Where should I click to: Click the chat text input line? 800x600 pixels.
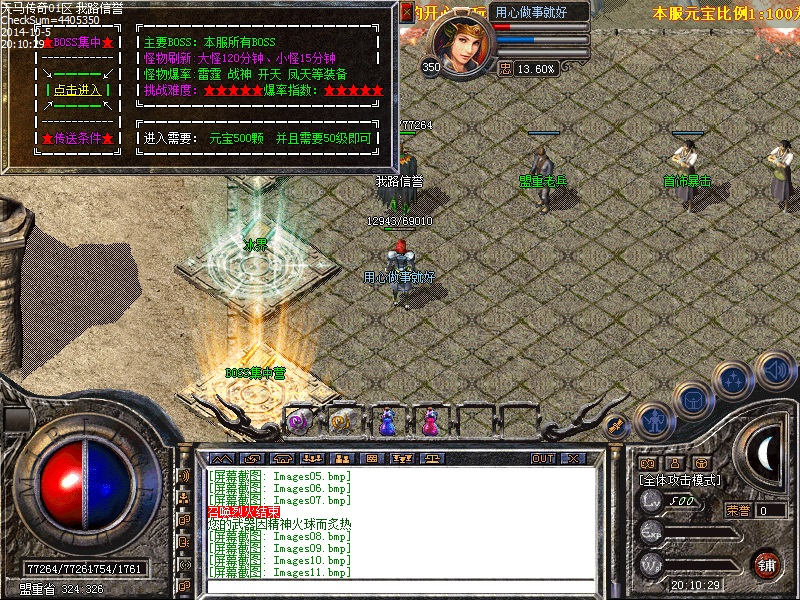(400, 587)
